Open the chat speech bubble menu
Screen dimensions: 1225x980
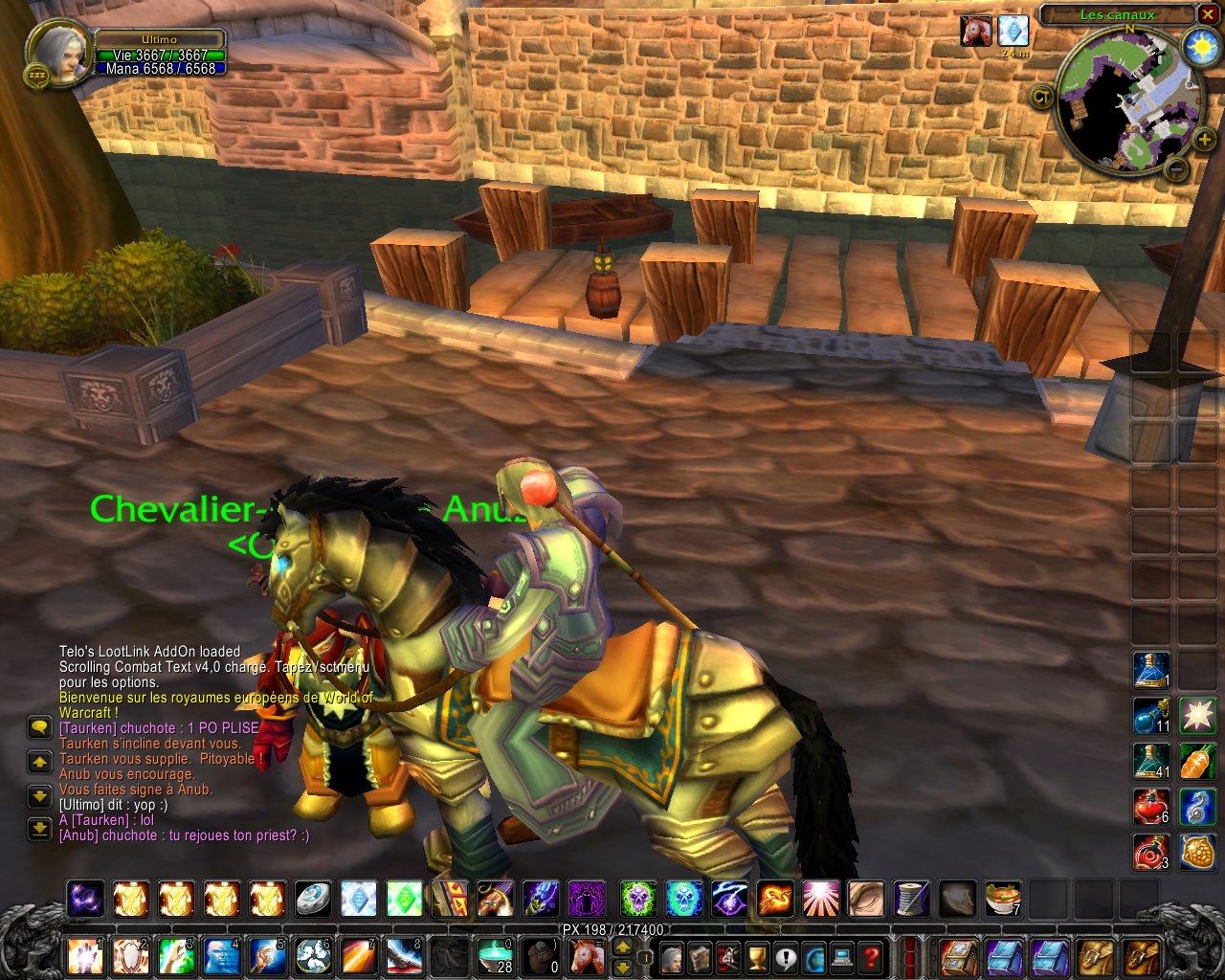pos(39,728)
